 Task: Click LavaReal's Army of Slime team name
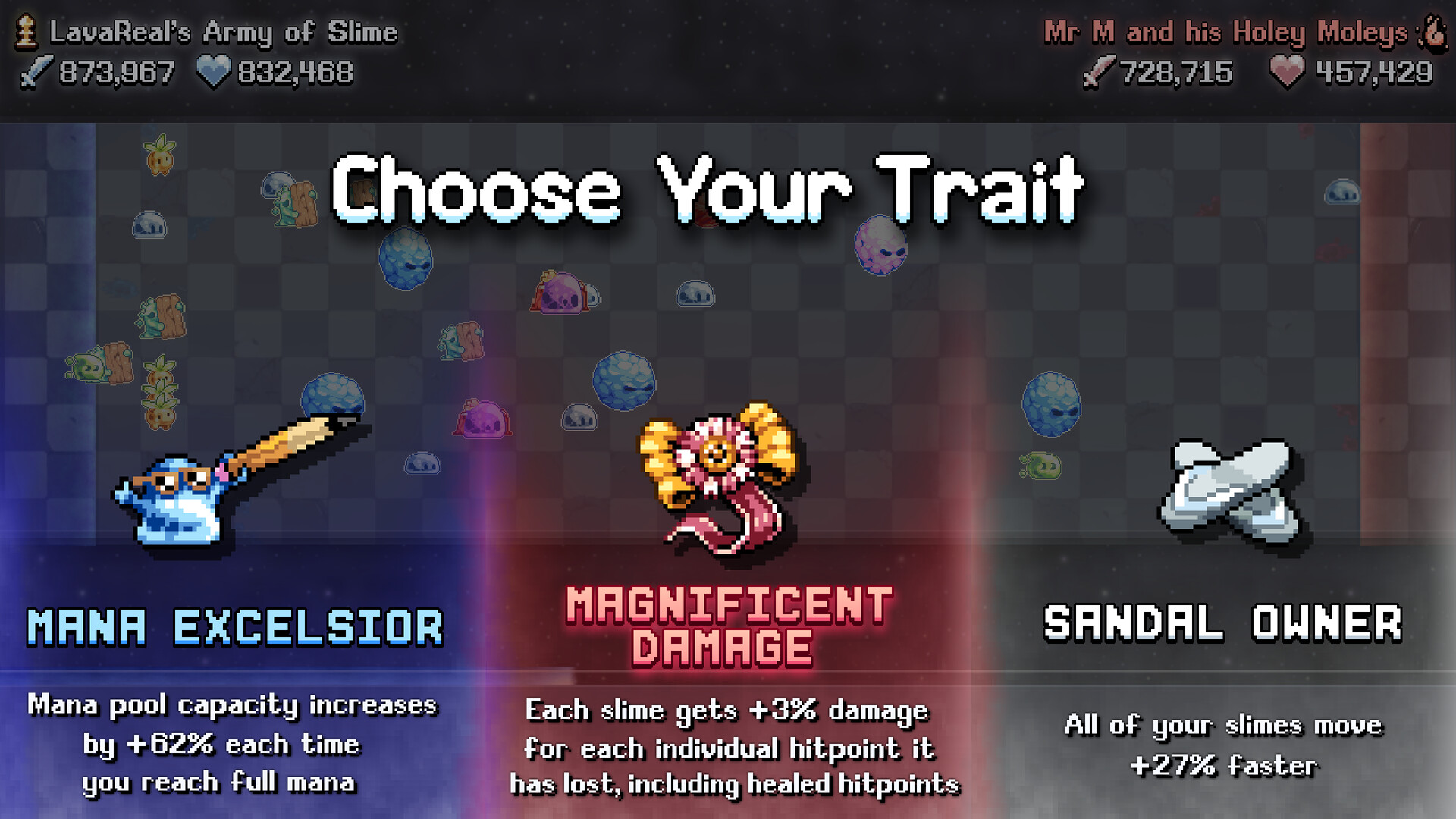pyautogui.click(x=224, y=32)
